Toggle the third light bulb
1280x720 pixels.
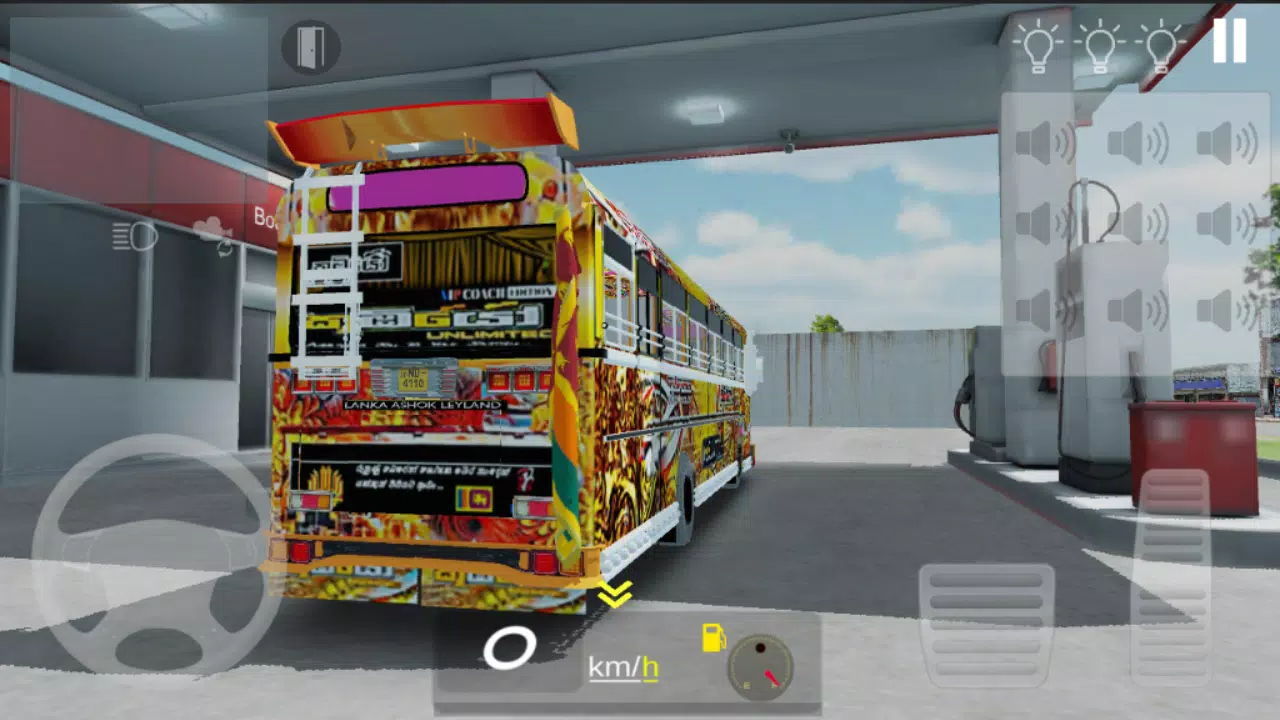coord(1161,45)
